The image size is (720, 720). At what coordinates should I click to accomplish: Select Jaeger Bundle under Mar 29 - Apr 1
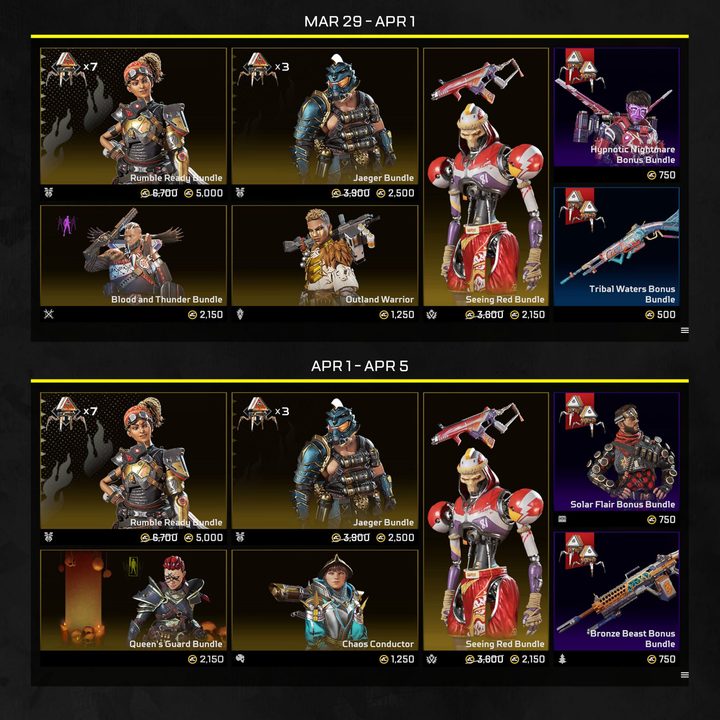324,117
